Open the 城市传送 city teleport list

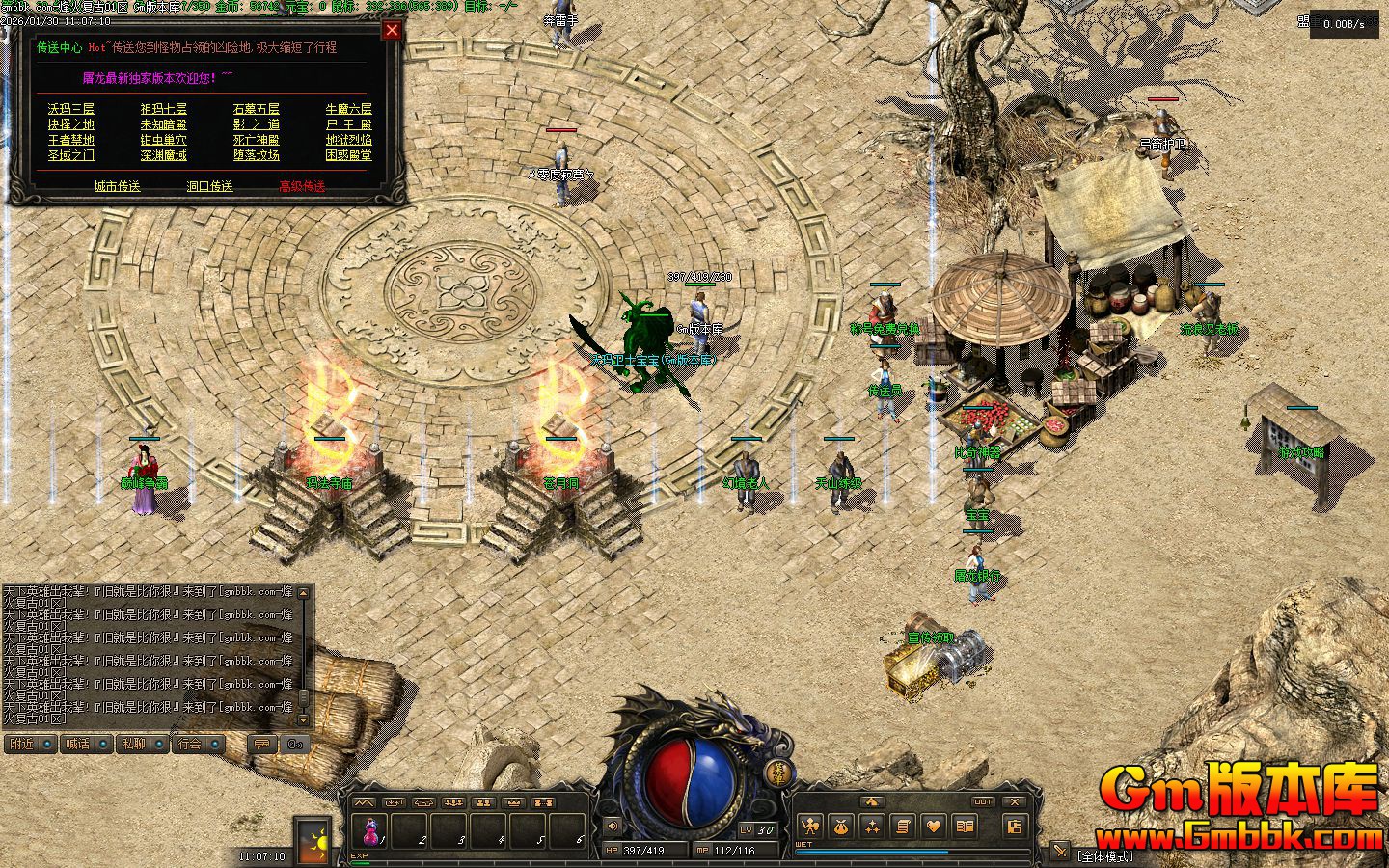click(x=117, y=186)
